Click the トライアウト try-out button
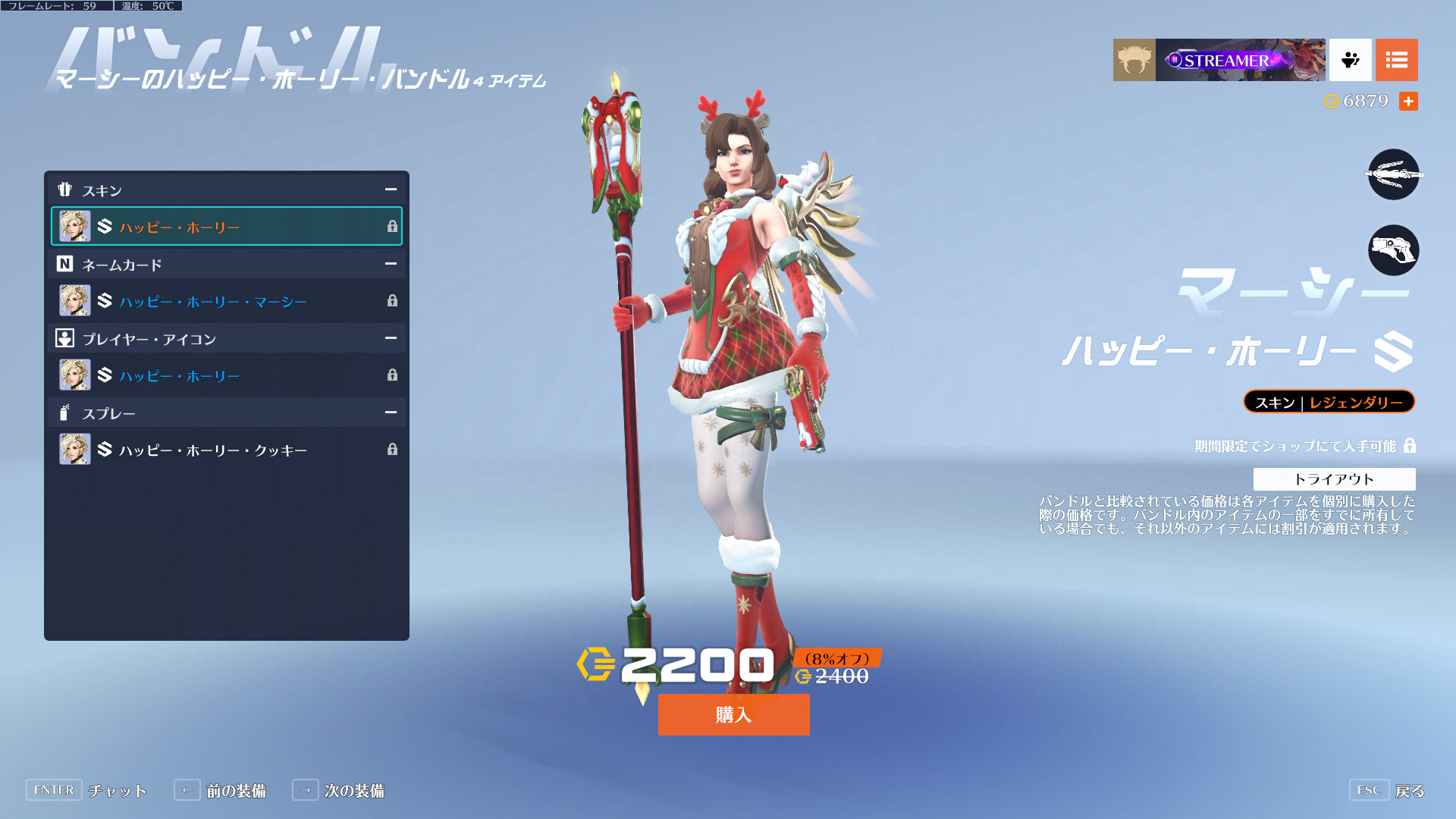 pyautogui.click(x=1334, y=479)
